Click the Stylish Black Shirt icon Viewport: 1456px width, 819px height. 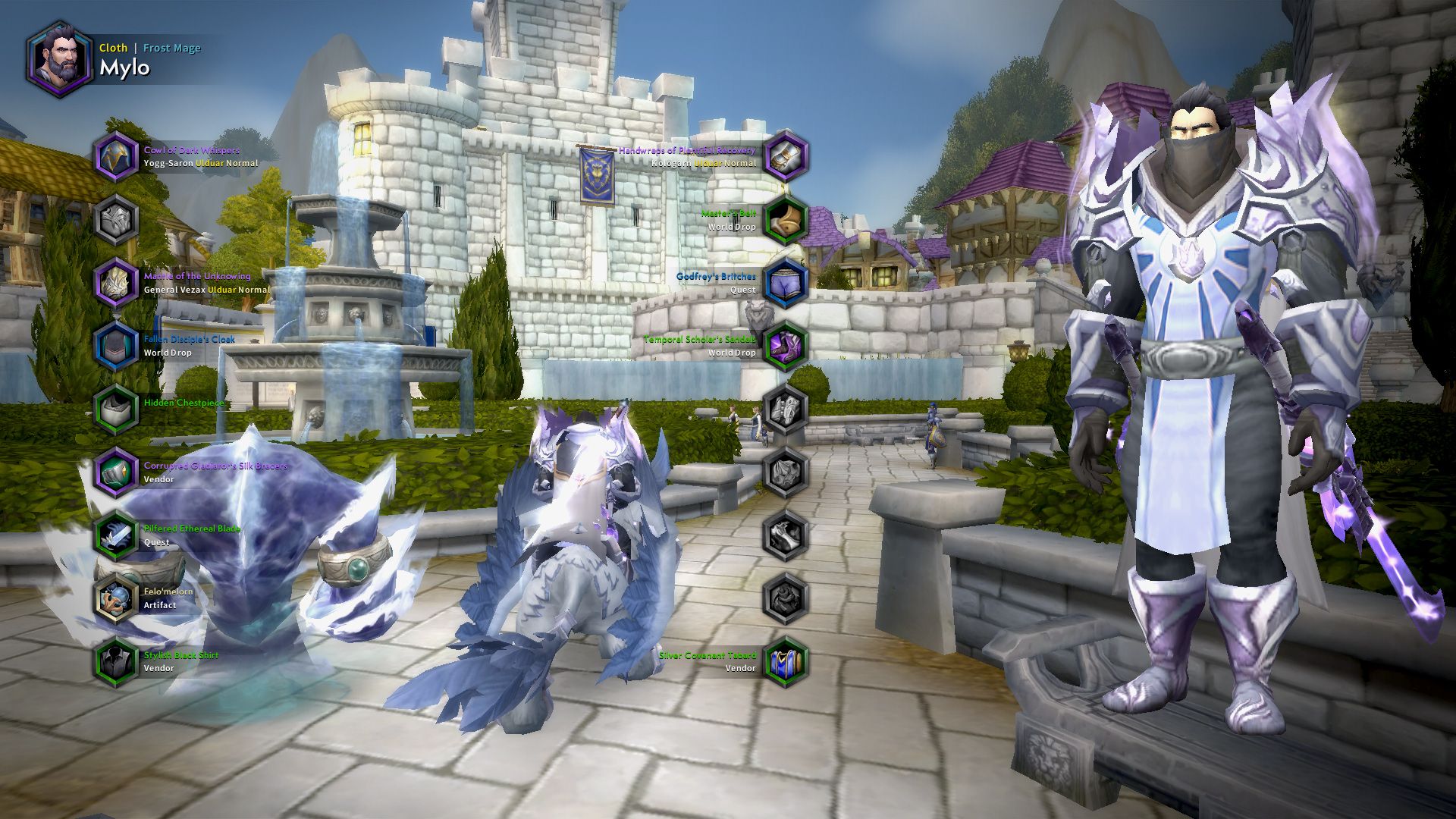tap(115, 661)
